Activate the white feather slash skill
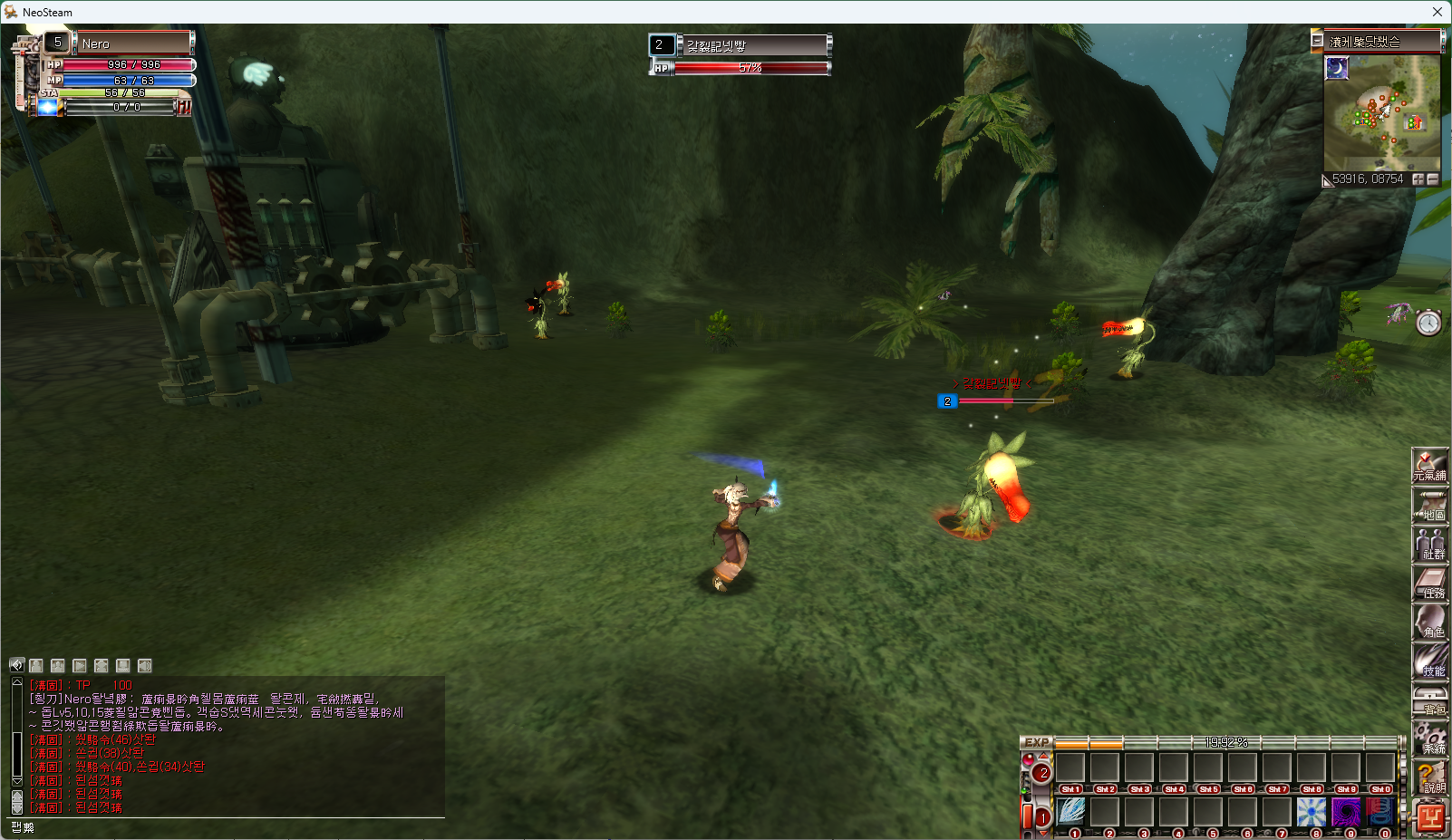 1070,812
